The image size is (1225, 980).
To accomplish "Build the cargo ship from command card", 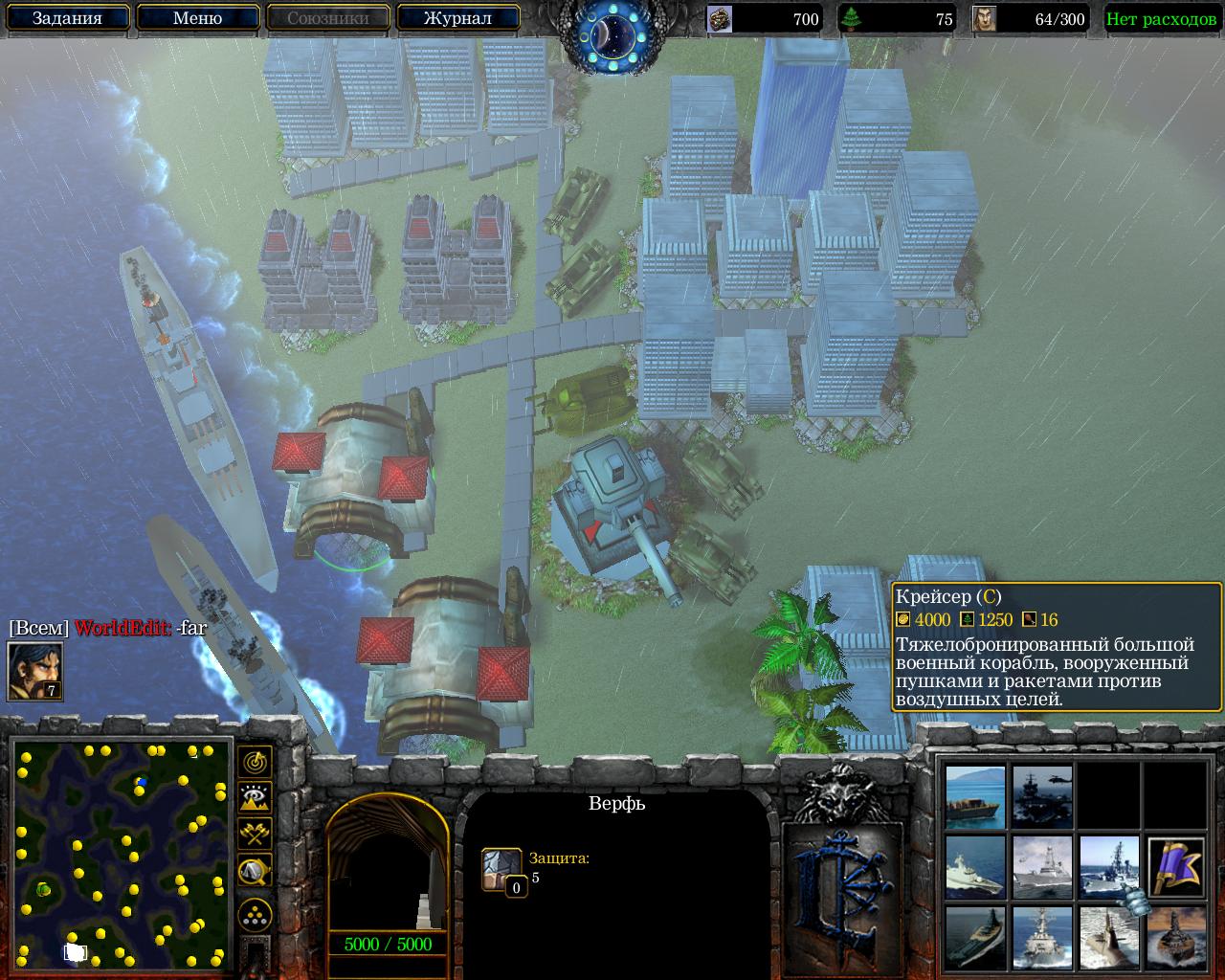I will [975, 797].
